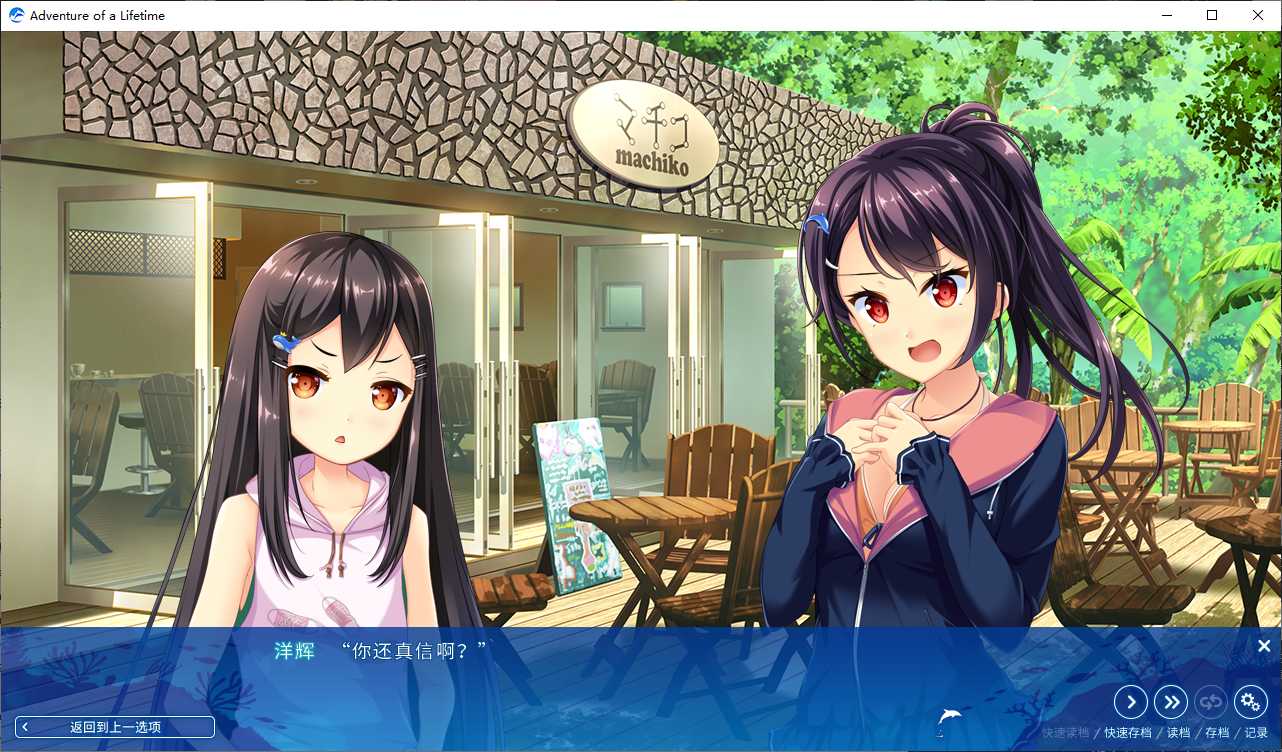This screenshot has height=752, width=1282.
Task: Minimize the game window
Action: click(1166, 15)
